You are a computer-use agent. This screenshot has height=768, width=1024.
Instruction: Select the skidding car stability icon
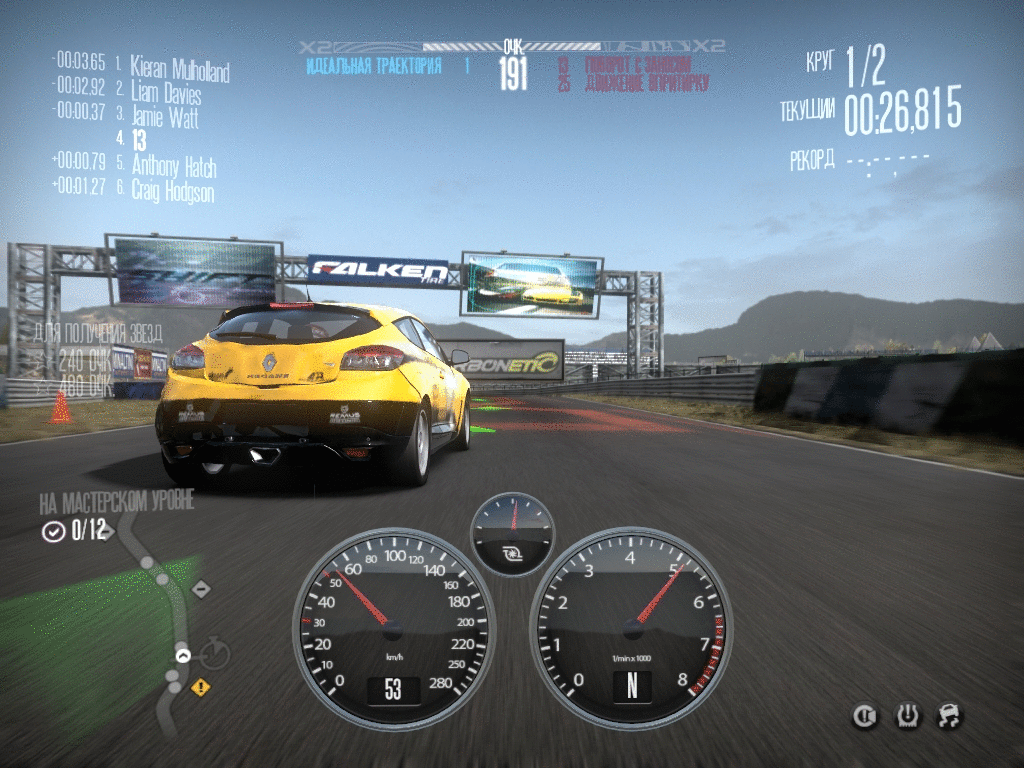pyautogui.click(x=950, y=715)
